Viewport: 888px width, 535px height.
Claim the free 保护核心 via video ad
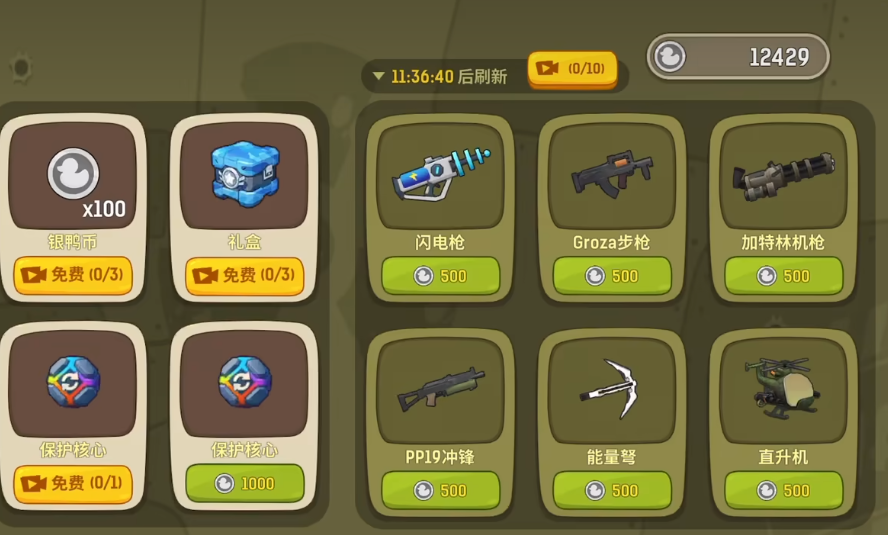[x=73, y=484]
